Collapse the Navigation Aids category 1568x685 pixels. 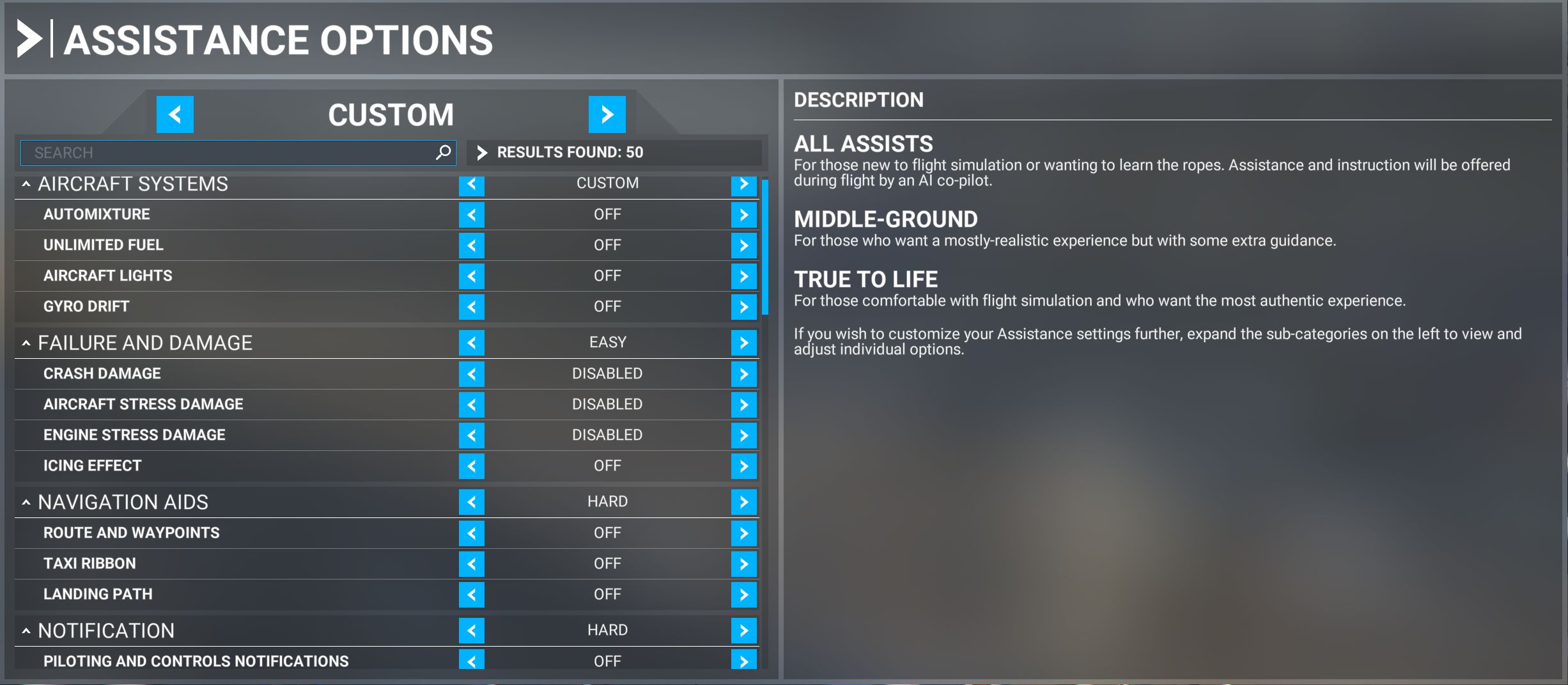click(x=26, y=503)
